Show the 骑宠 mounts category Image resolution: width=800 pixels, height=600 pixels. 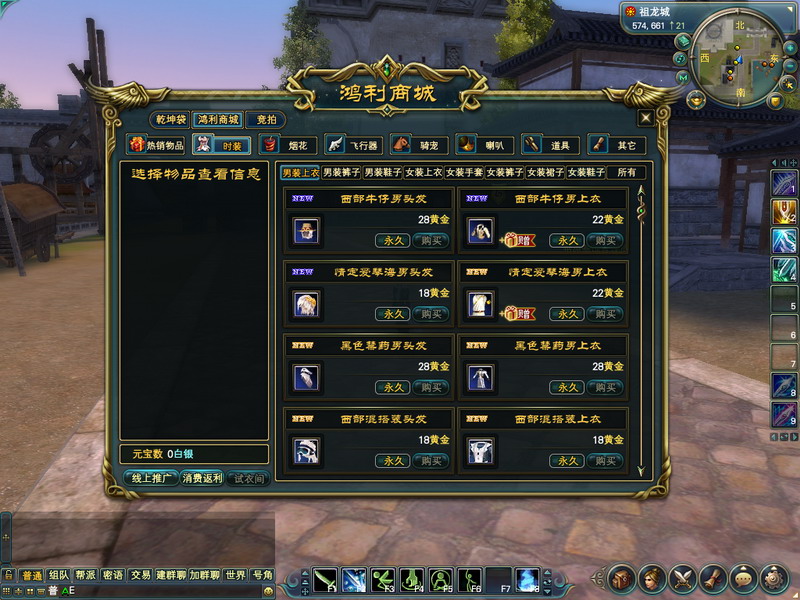pyautogui.click(x=422, y=145)
